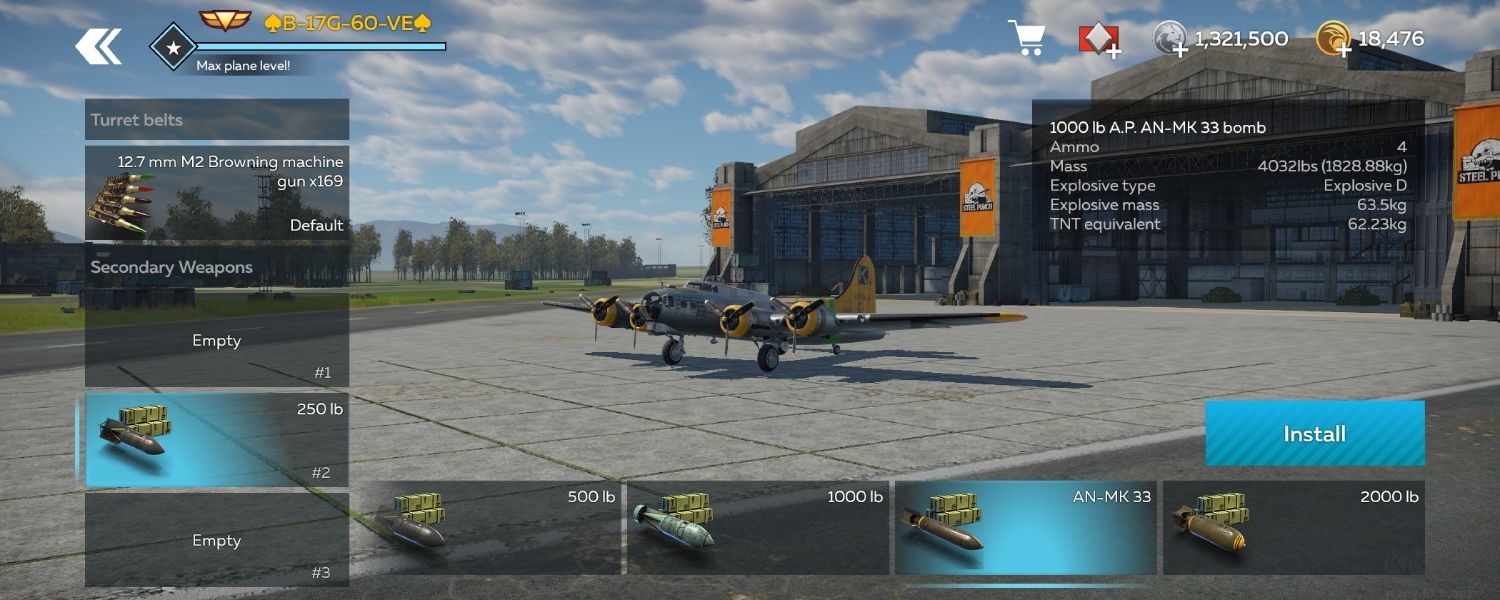Choose empty secondary weapon slot #3
The width and height of the screenshot is (1500, 600).
[217, 540]
